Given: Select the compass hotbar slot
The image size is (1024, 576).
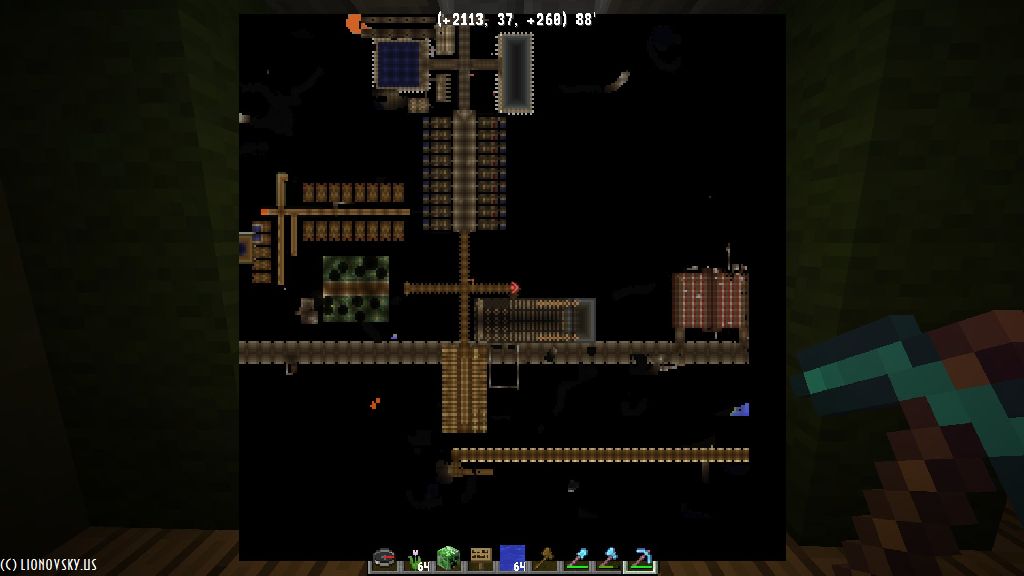Looking at the screenshot, I should [385, 558].
